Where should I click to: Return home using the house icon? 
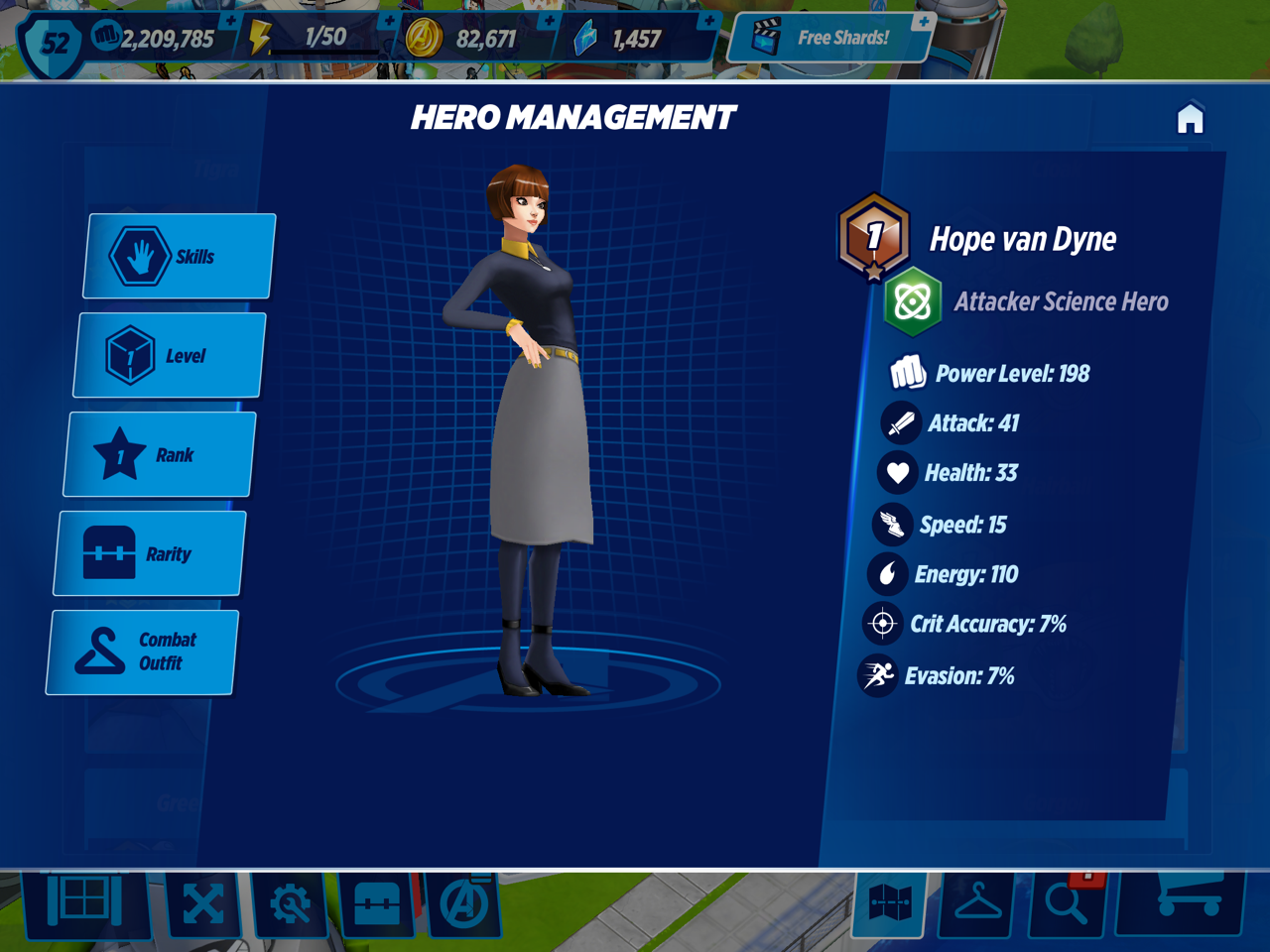[x=1190, y=119]
